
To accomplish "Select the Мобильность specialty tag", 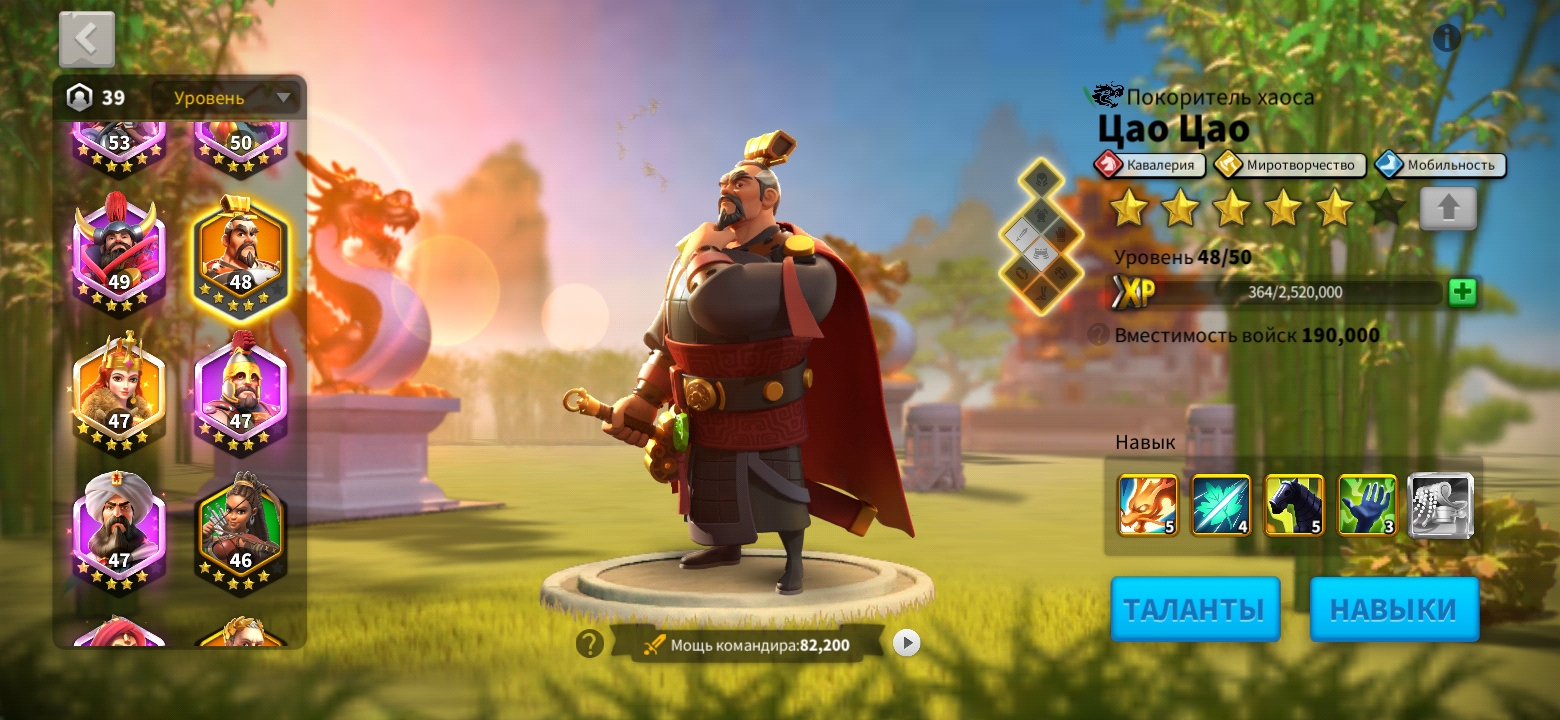I will 1438,165.
